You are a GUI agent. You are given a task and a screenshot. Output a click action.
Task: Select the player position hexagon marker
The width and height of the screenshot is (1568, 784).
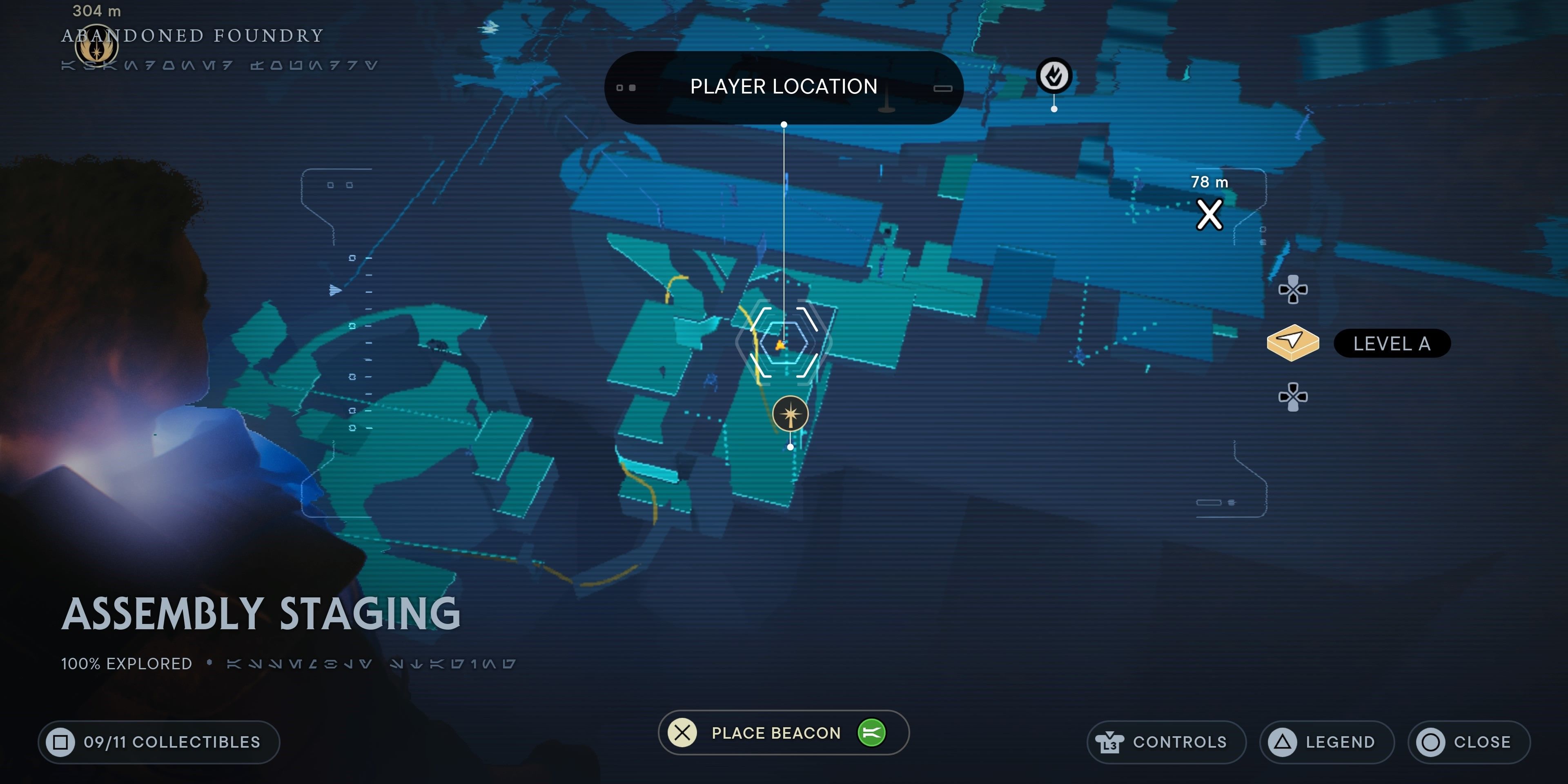click(784, 343)
